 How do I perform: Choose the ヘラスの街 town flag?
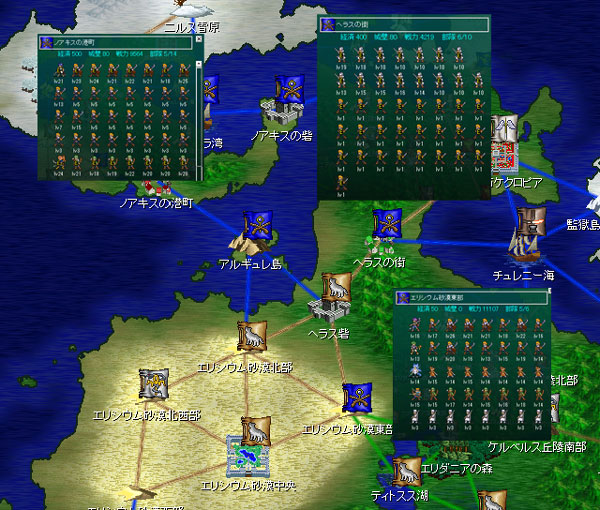[387, 224]
